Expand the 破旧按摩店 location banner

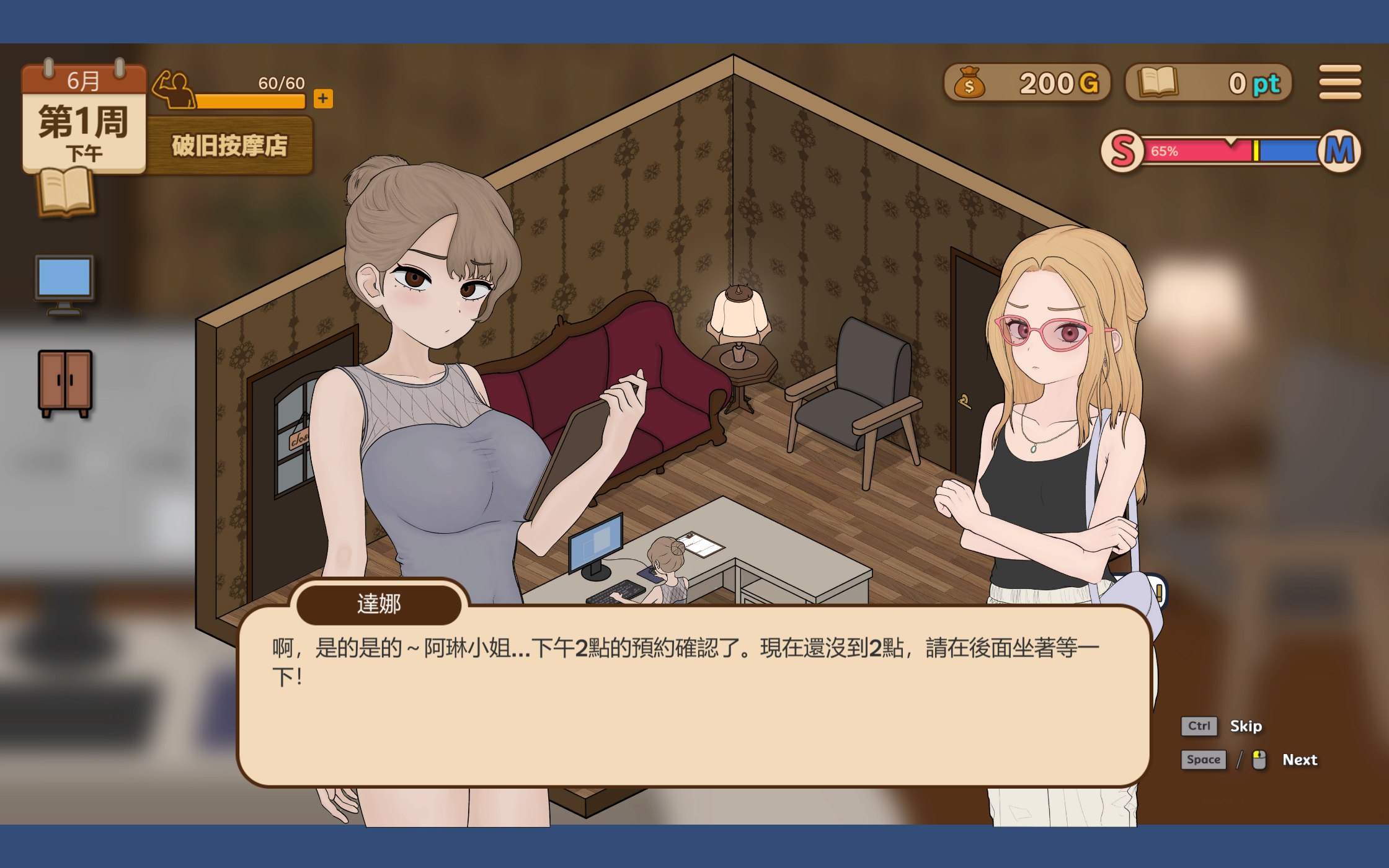coord(229,146)
